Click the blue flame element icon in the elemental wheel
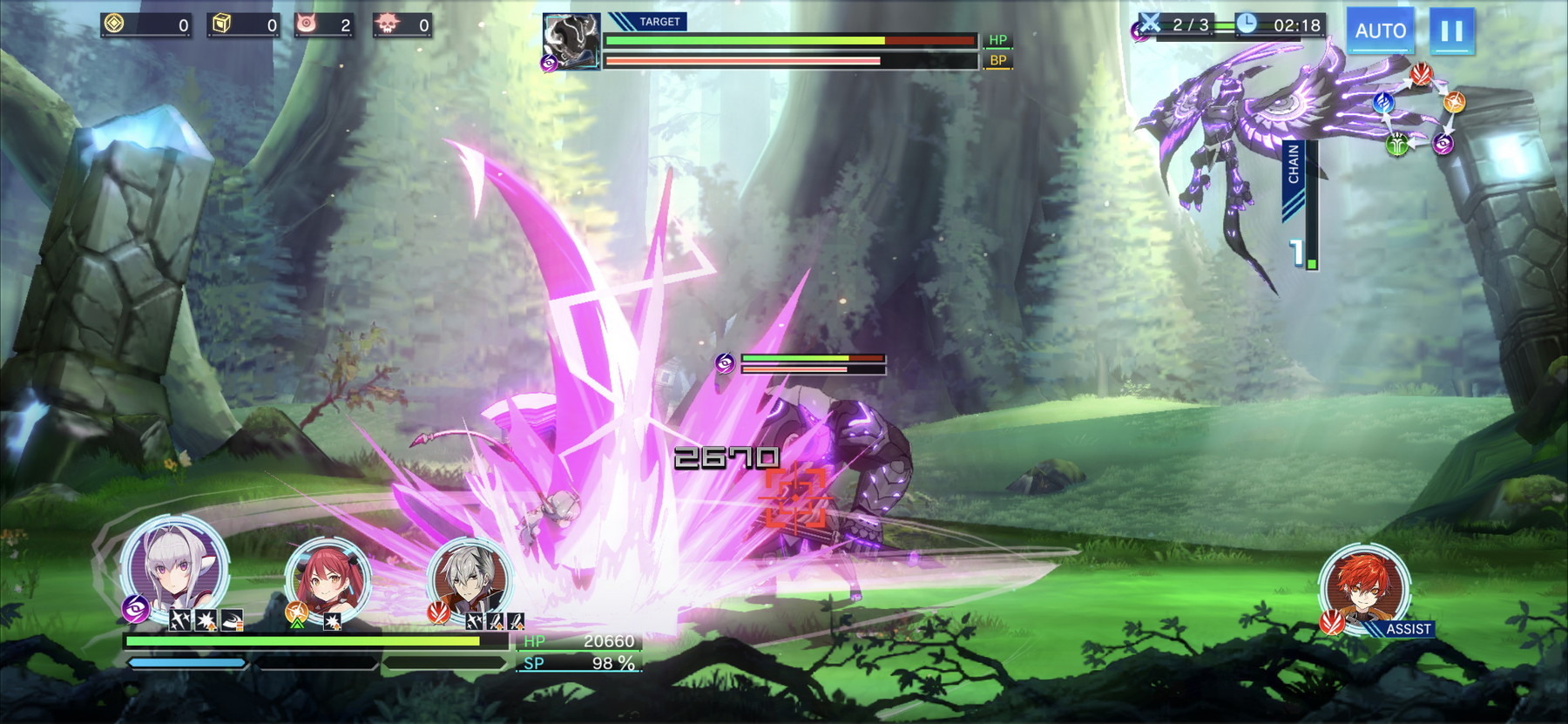The image size is (1568, 724). (x=1384, y=103)
